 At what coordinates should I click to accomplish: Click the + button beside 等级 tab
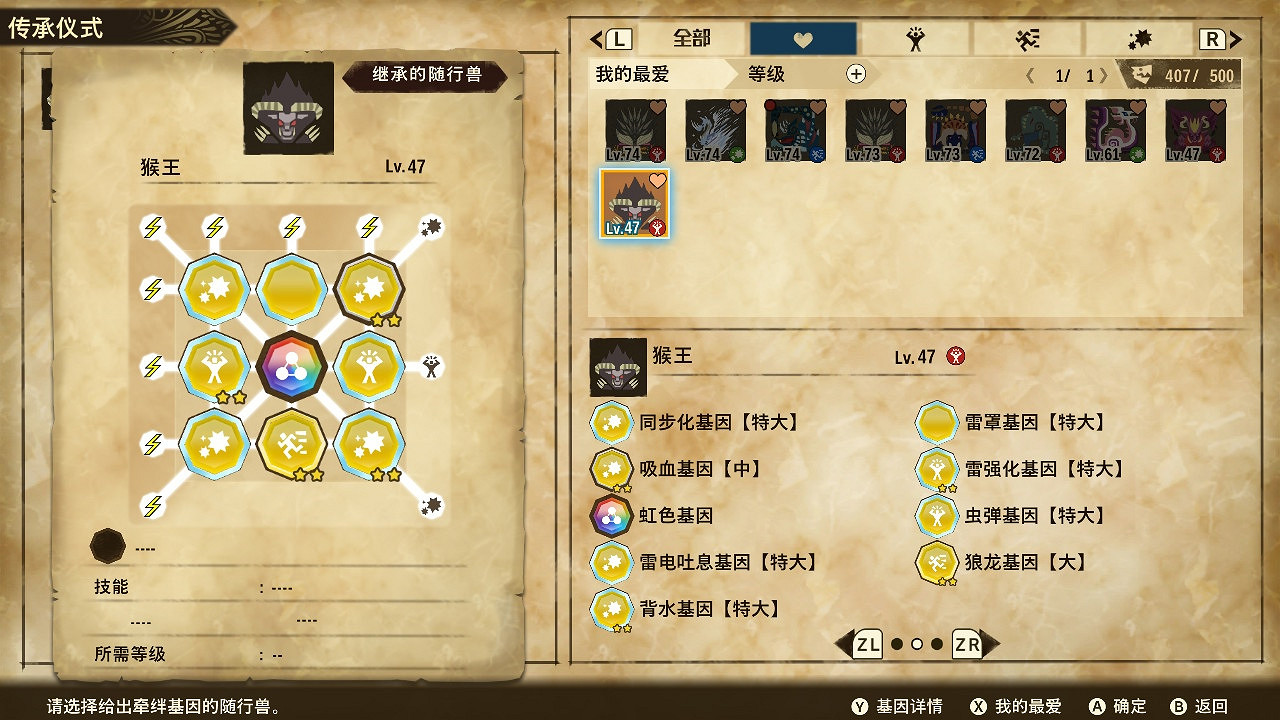coord(857,74)
